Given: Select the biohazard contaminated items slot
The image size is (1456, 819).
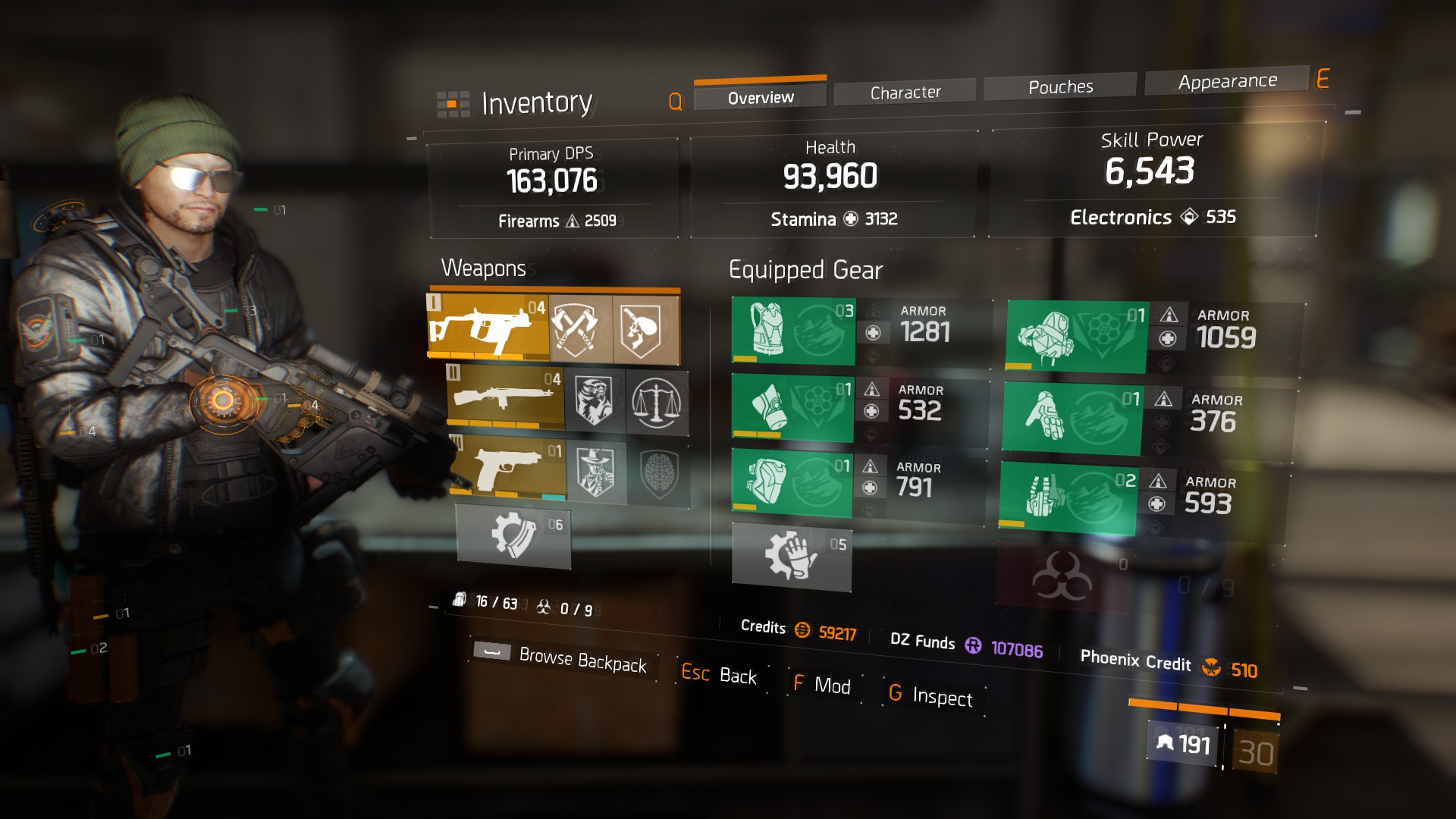Looking at the screenshot, I should 1063,577.
